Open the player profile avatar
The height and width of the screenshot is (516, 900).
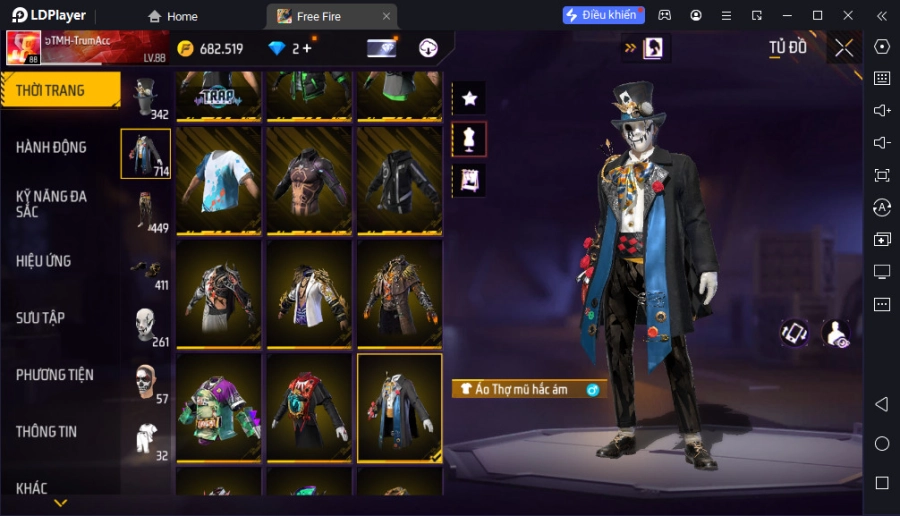click(24, 48)
